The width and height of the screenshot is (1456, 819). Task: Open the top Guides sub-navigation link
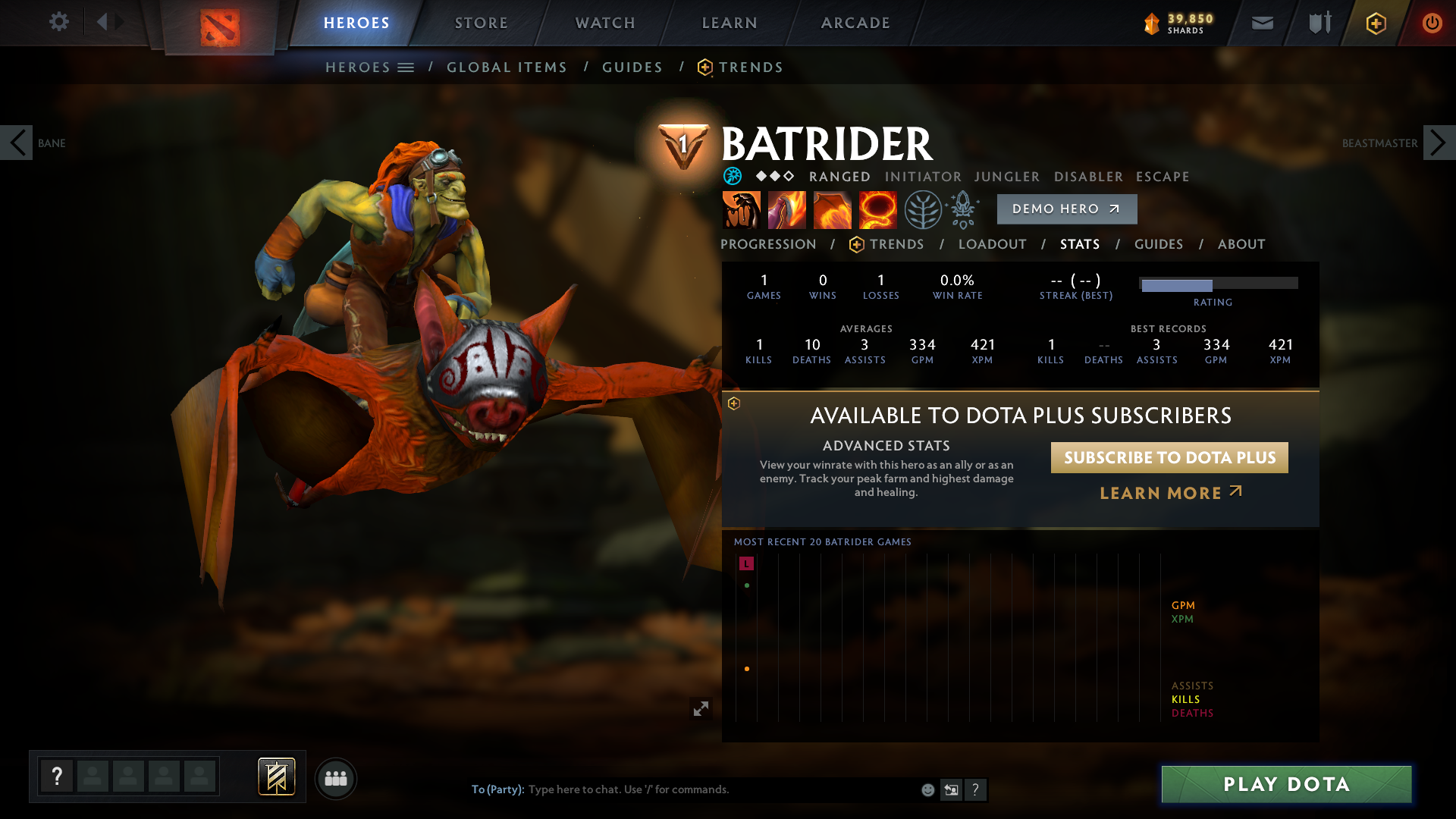(x=632, y=67)
